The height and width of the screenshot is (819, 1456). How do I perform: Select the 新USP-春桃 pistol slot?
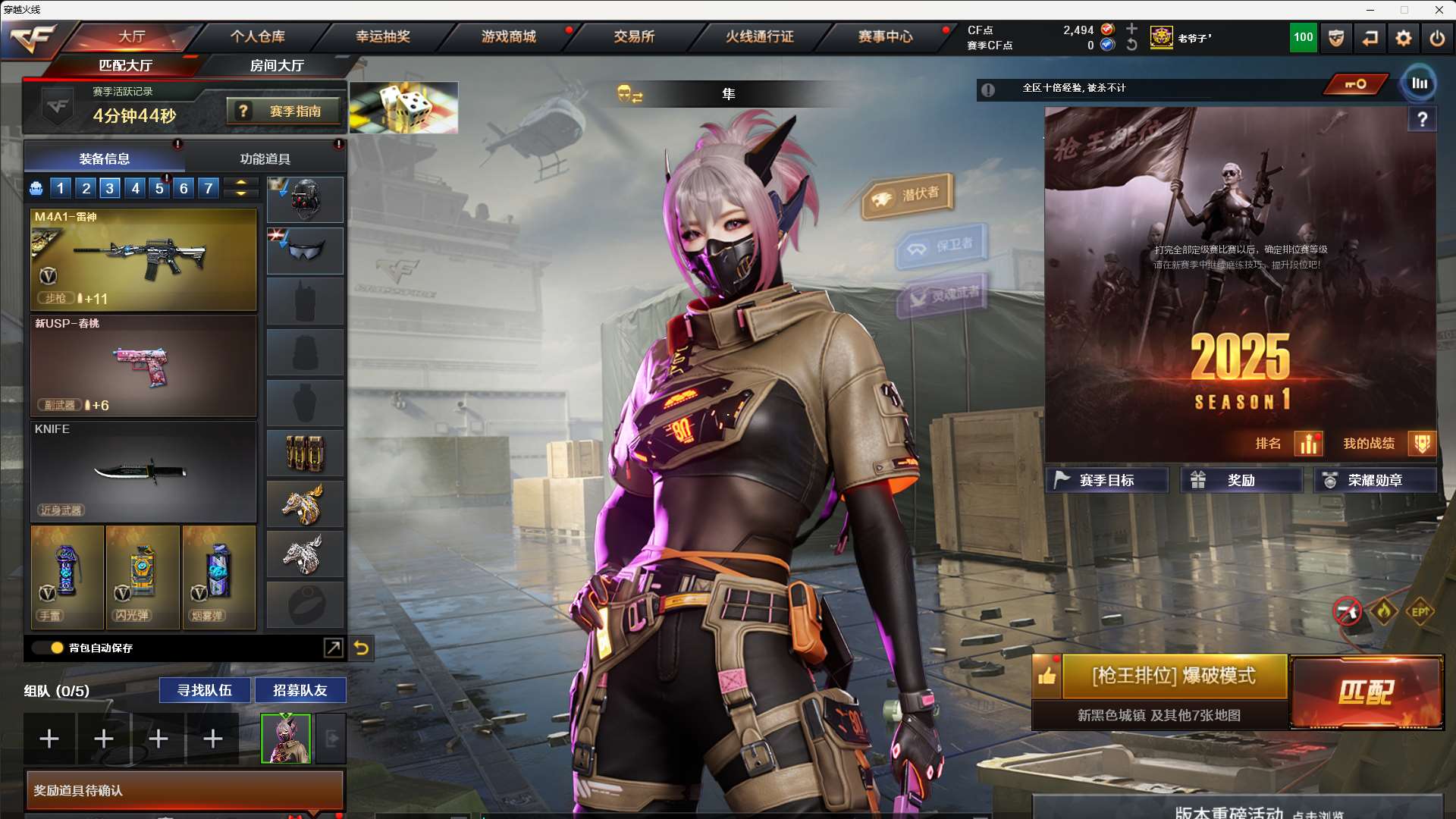(143, 366)
